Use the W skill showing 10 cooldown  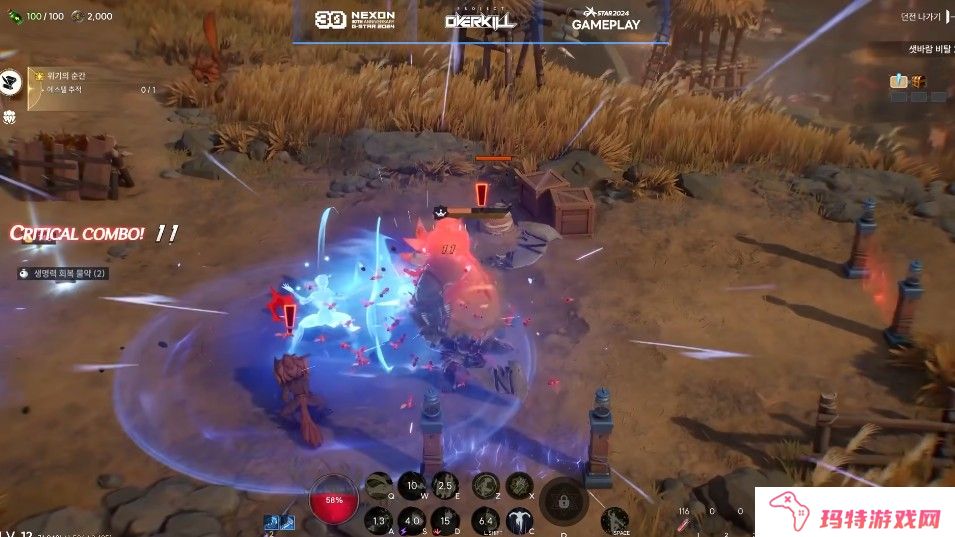pyautogui.click(x=412, y=487)
